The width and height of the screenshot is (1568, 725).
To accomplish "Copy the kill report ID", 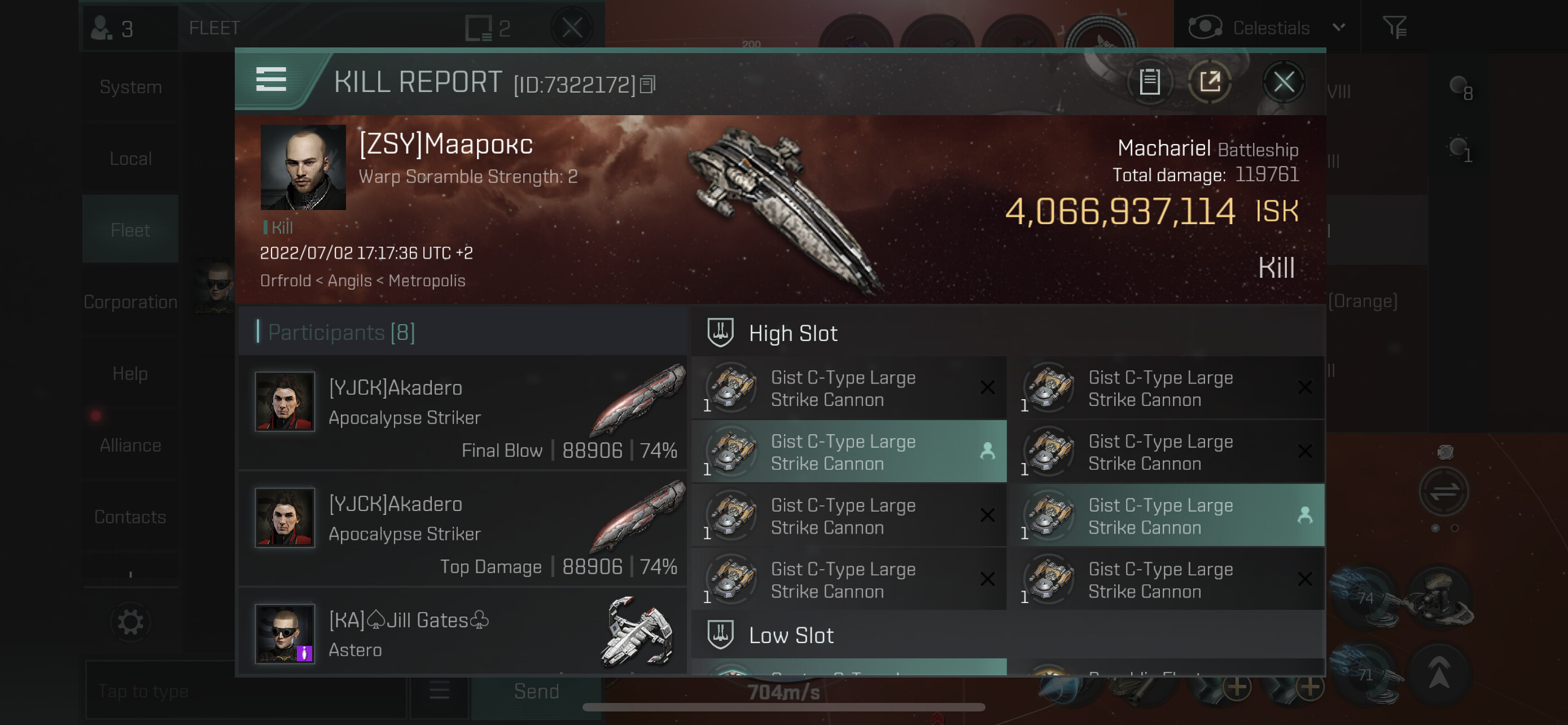I will (649, 84).
